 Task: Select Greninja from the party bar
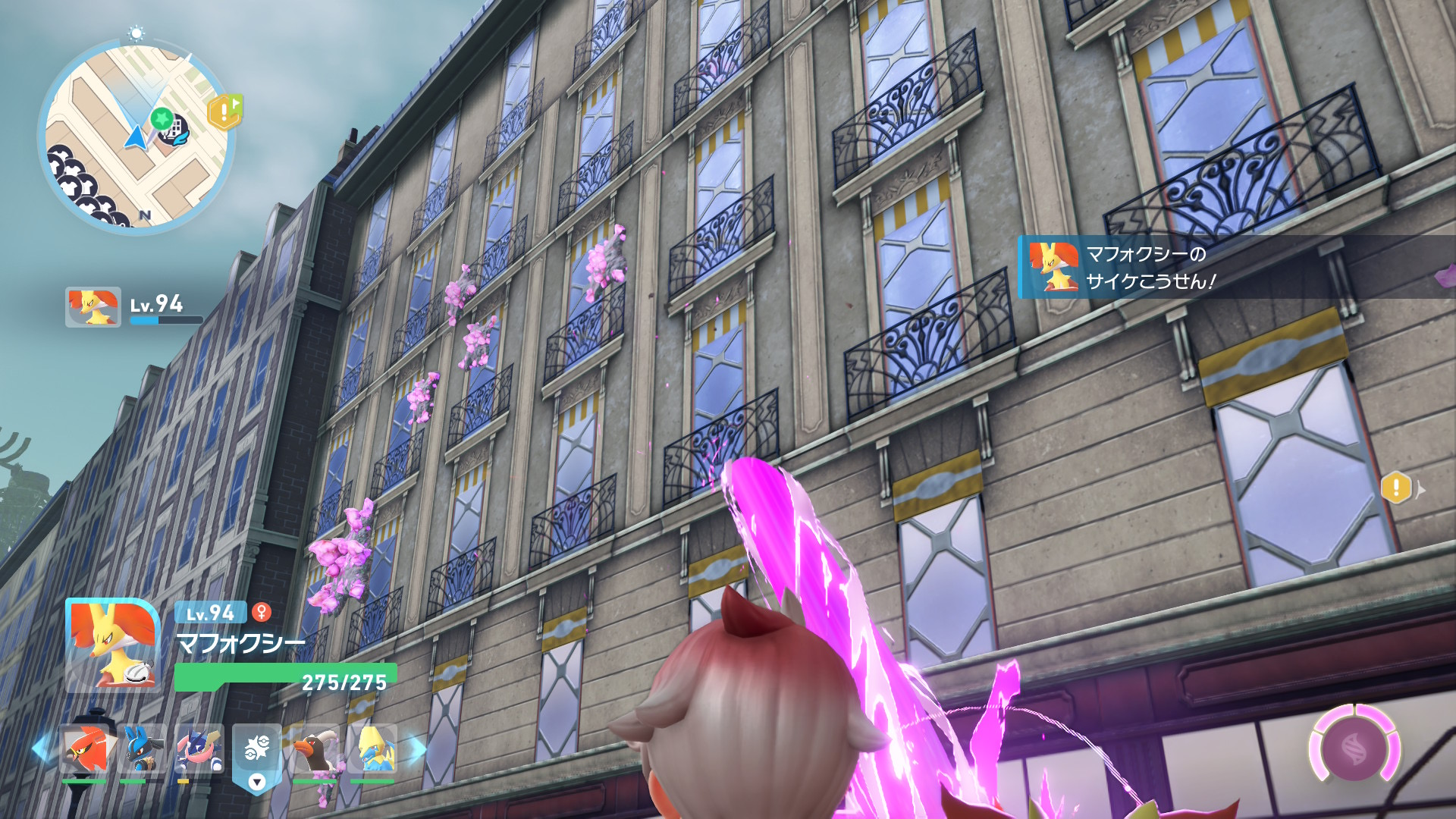click(x=199, y=749)
